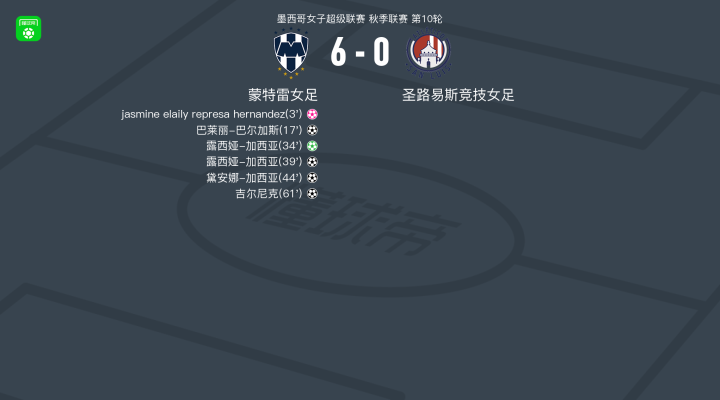
Task: Open the Atlético San Luis team crest
Action: tap(429, 54)
